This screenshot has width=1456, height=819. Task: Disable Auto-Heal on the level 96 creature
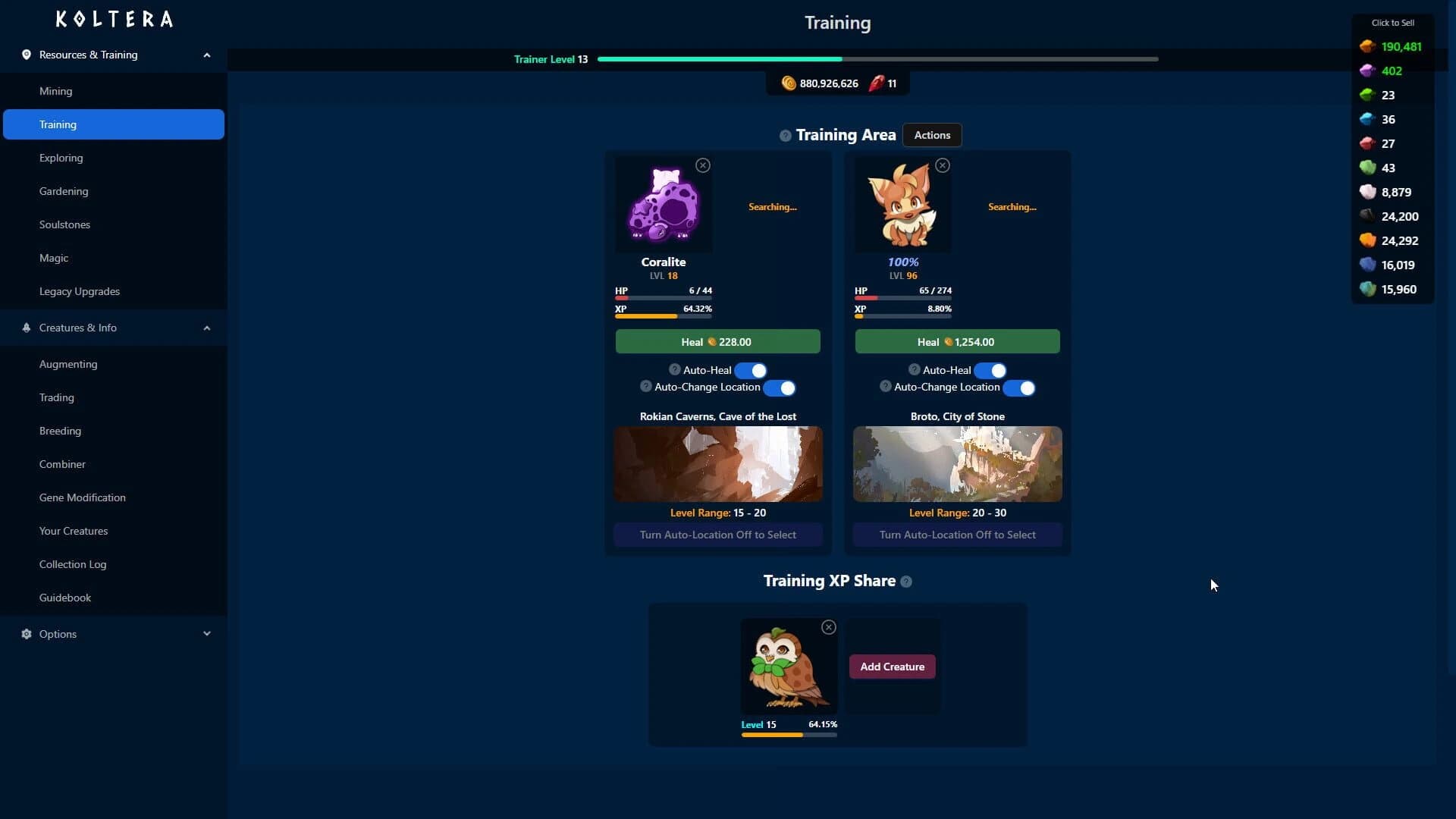coord(991,370)
